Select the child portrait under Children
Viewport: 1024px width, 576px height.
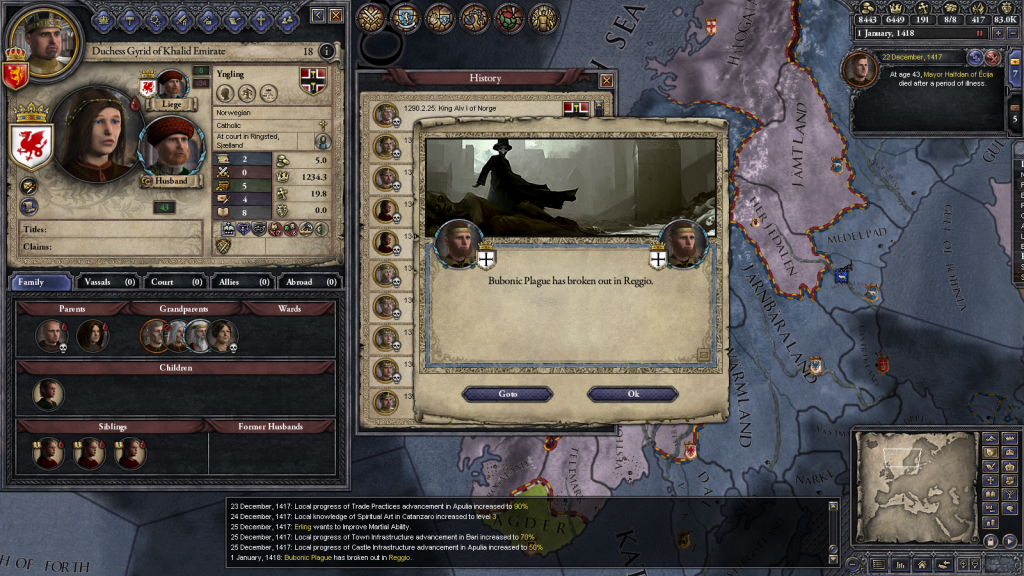click(47, 393)
